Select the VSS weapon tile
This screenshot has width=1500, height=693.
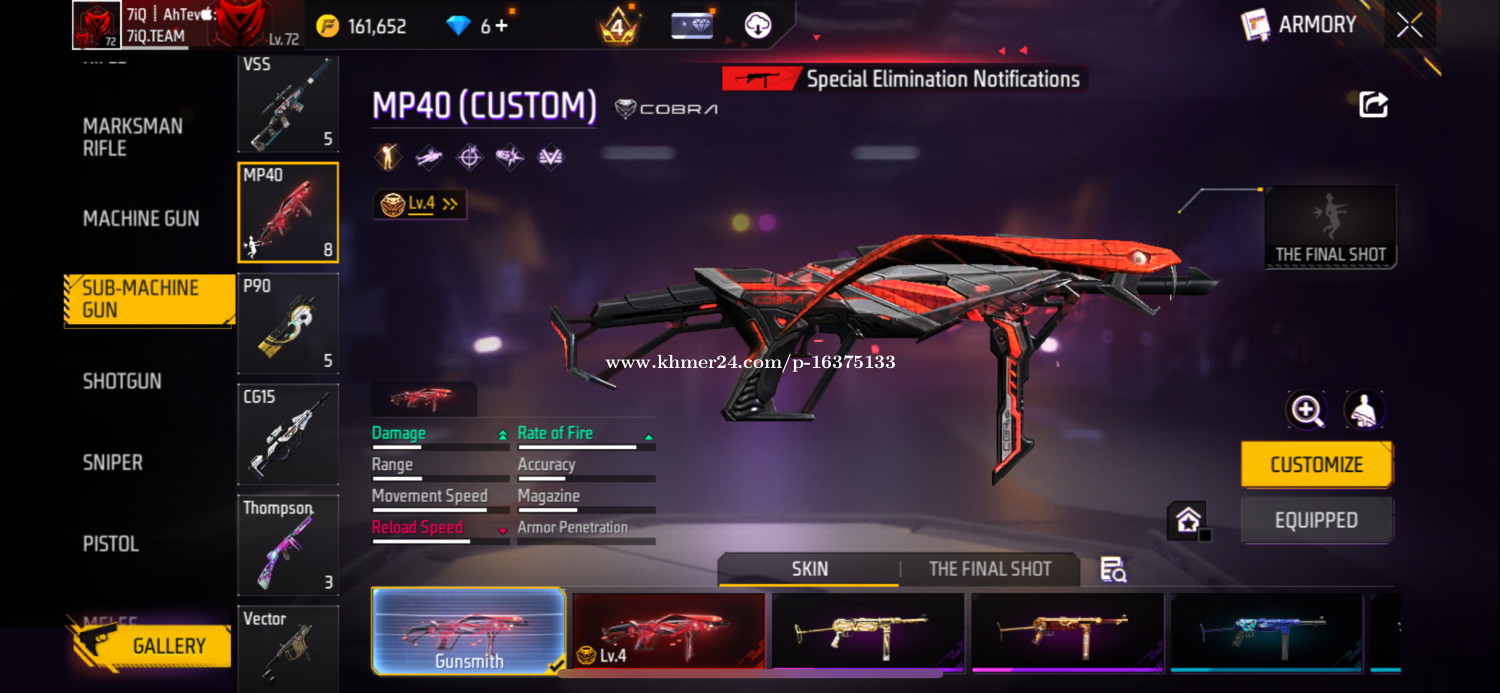288,104
